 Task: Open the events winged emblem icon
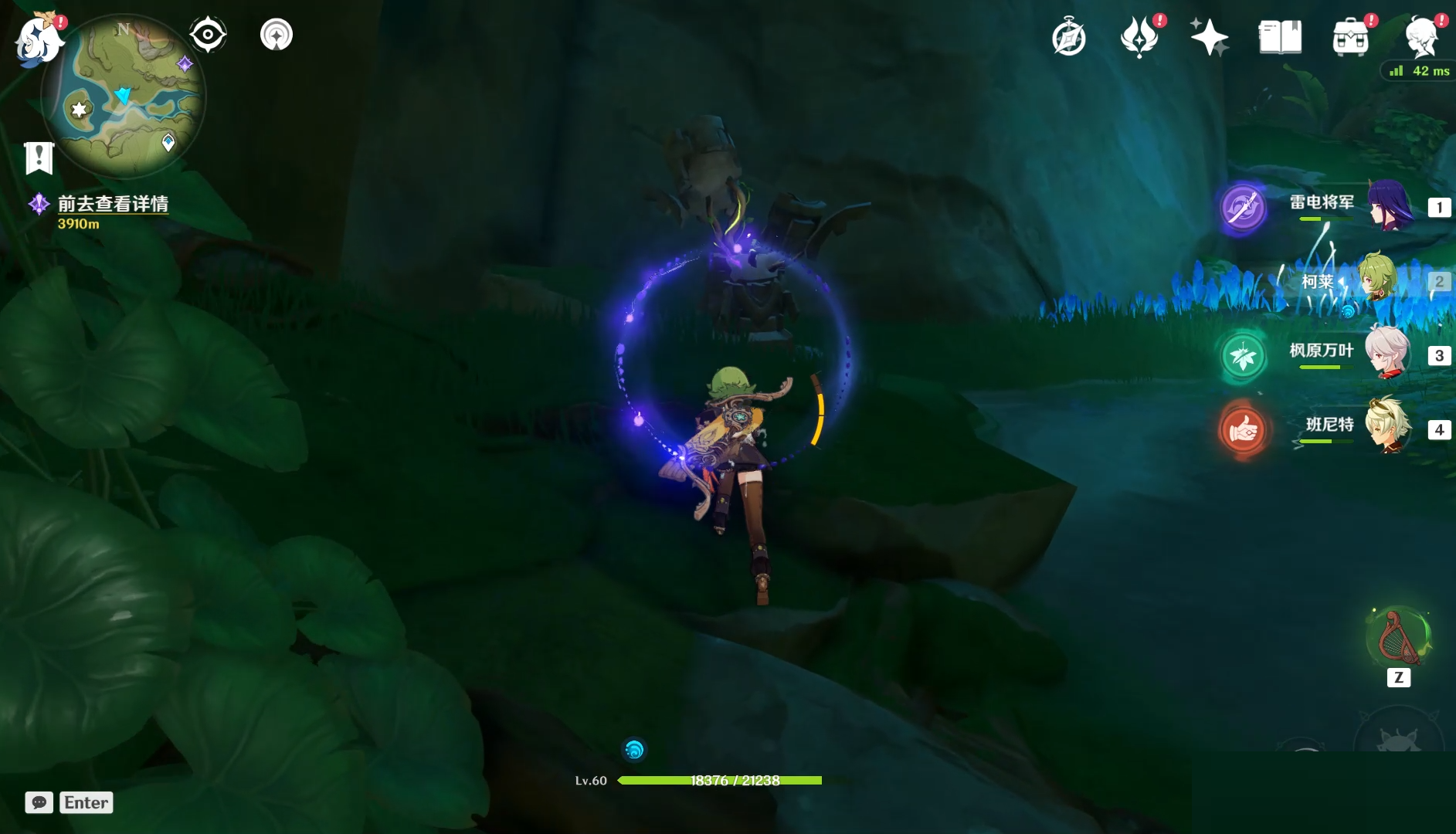[x=1139, y=37]
